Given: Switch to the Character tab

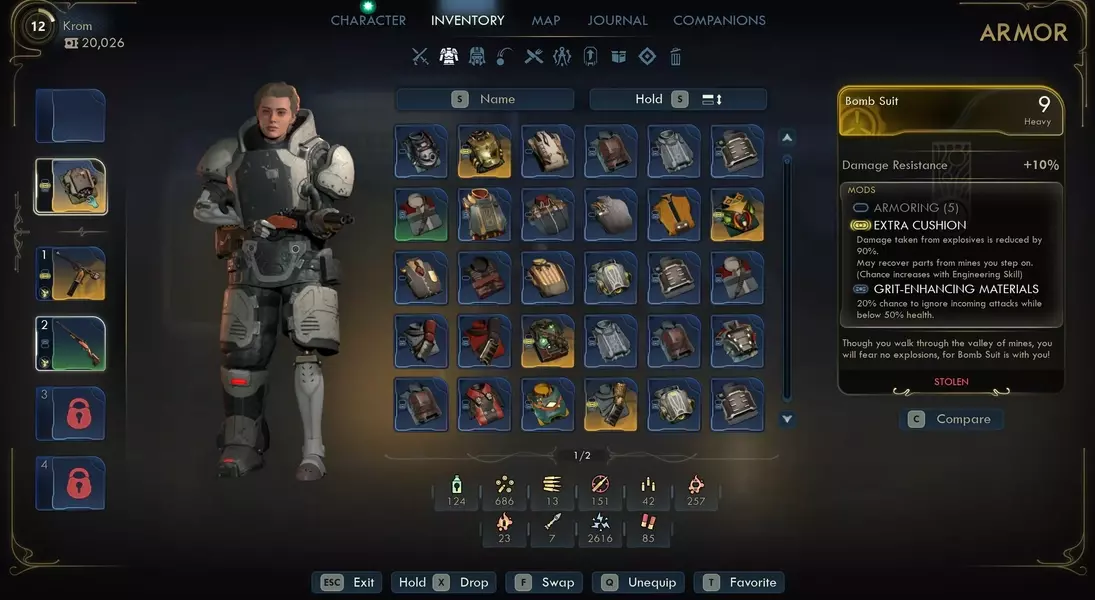Looking at the screenshot, I should (368, 20).
